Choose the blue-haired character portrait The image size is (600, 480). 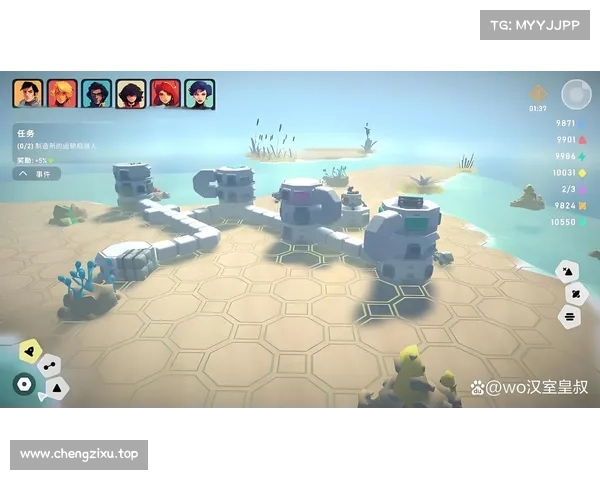[x=199, y=94]
